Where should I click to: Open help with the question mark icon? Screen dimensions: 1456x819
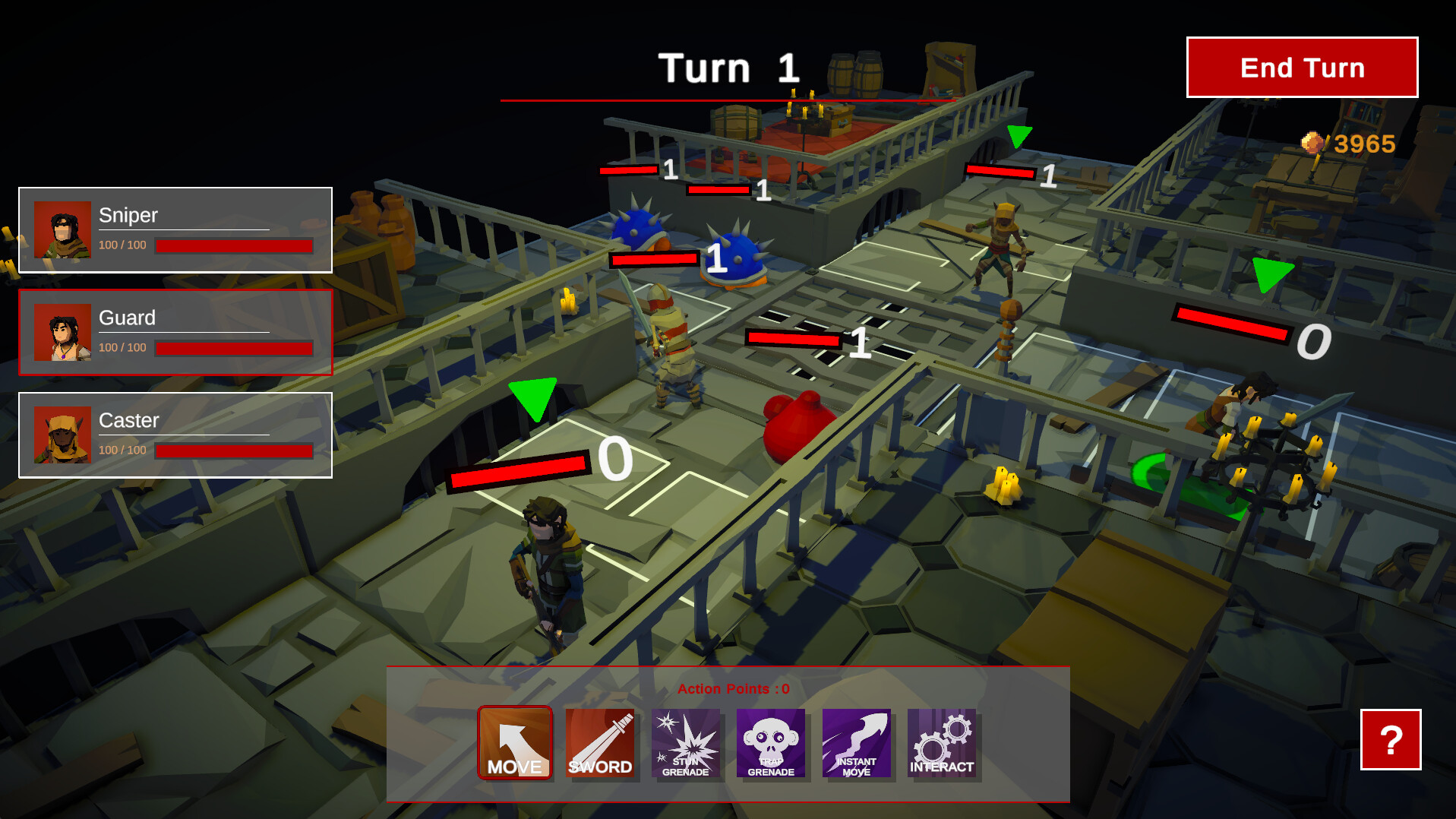tap(1392, 741)
